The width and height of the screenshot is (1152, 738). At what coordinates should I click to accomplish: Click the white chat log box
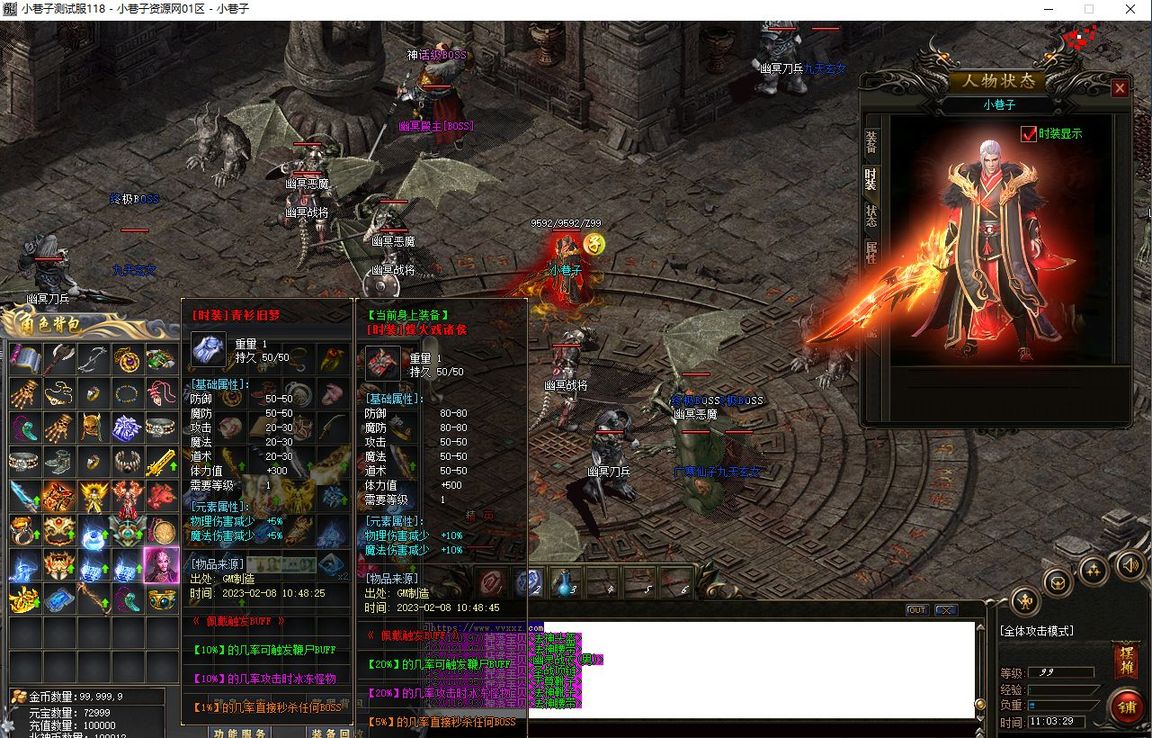coord(780,668)
